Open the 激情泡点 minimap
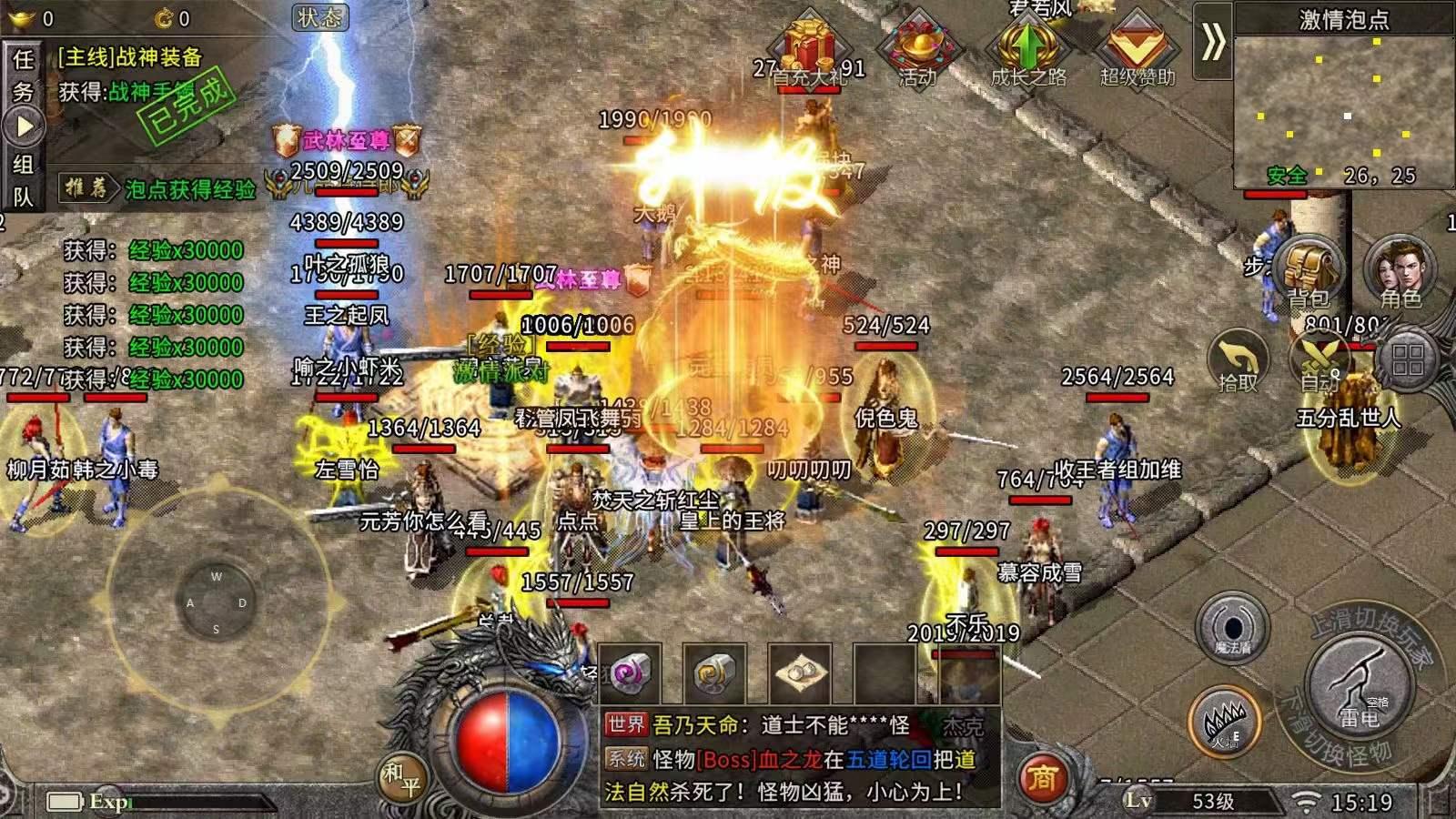The width and height of the screenshot is (1456, 819). point(1343,109)
